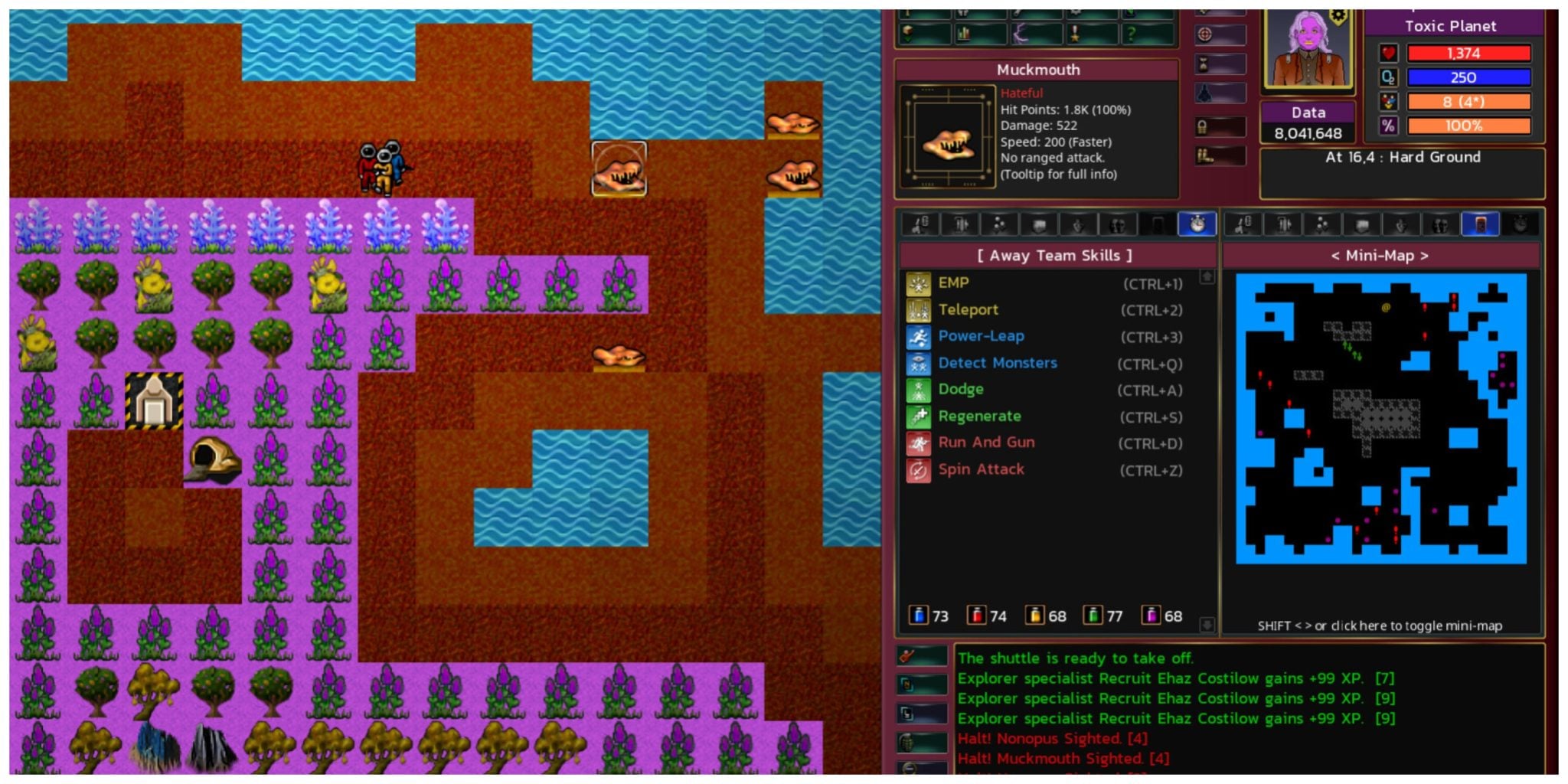Screen dimensions: 1568x784
Task: Click the Muckmouth target portrait
Action: click(947, 138)
